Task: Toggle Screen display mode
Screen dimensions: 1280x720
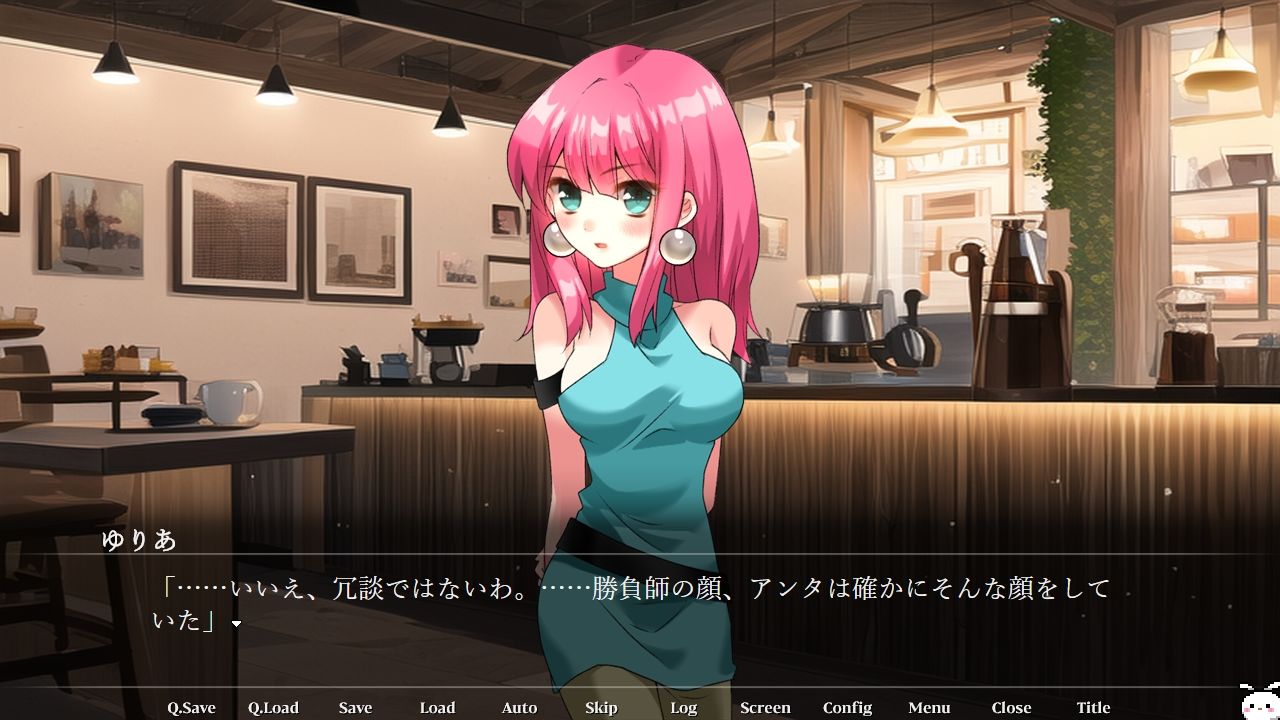Action: (x=765, y=707)
